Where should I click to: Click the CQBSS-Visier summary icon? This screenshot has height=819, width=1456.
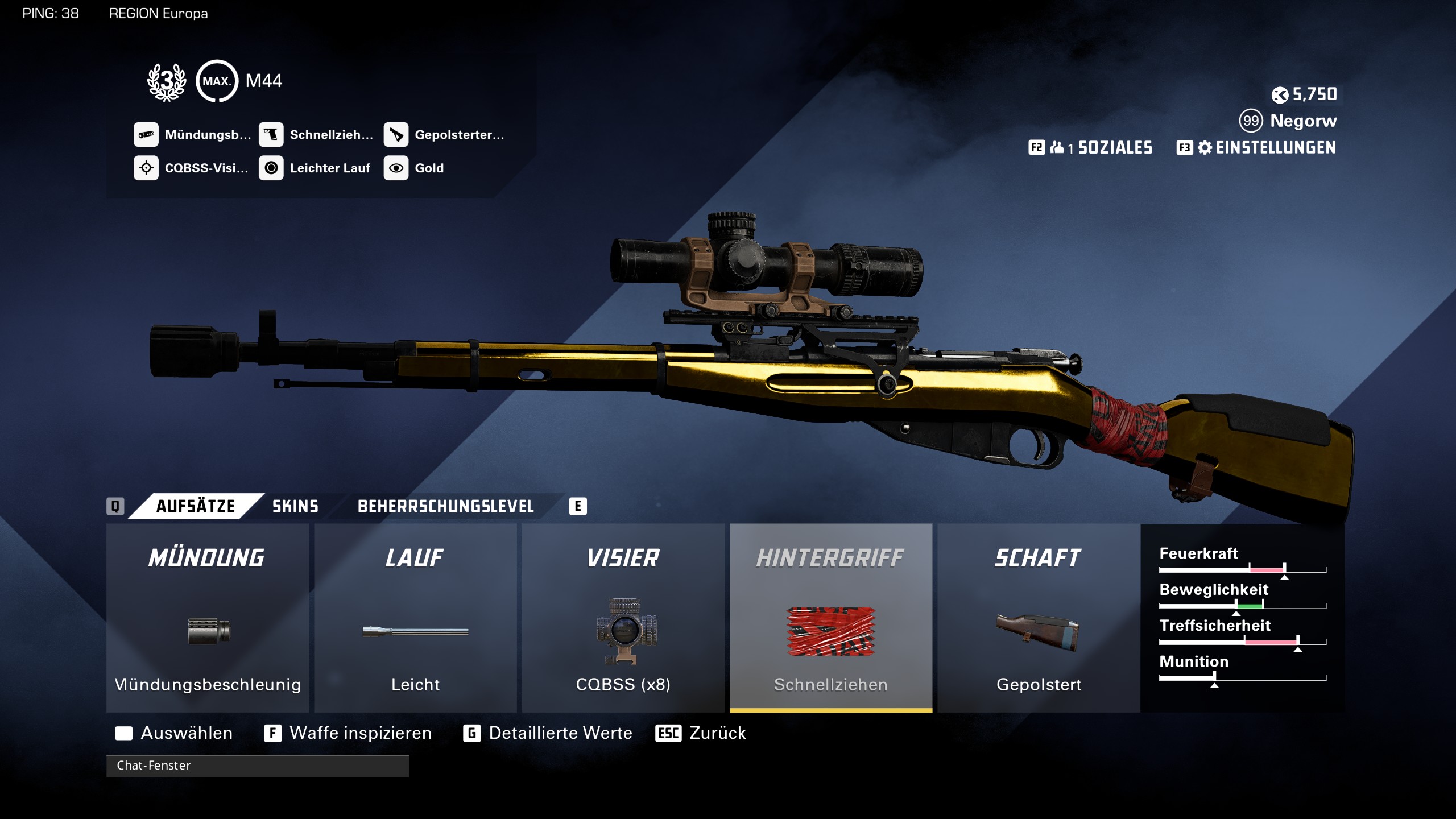pyautogui.click(x=146, y=168)
